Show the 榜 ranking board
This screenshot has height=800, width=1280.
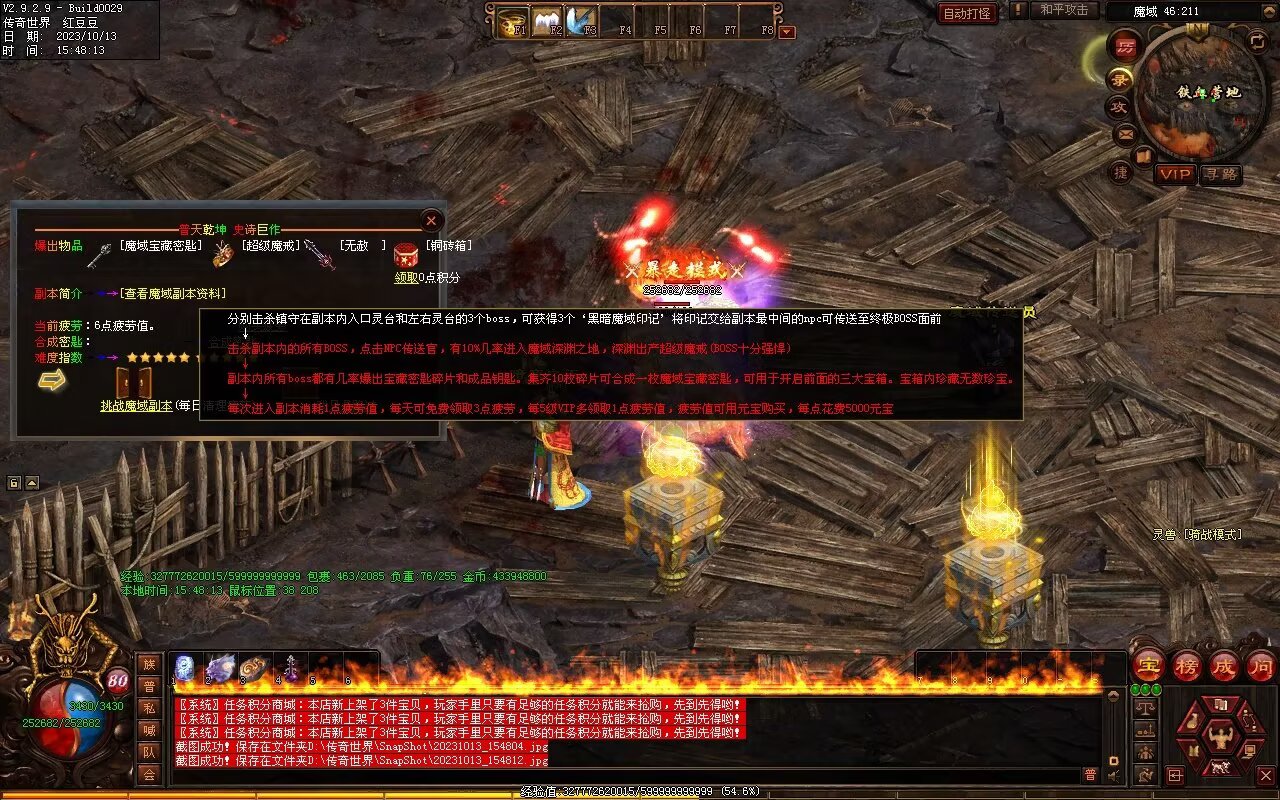pyautogui.click(x=1187, y=665)
